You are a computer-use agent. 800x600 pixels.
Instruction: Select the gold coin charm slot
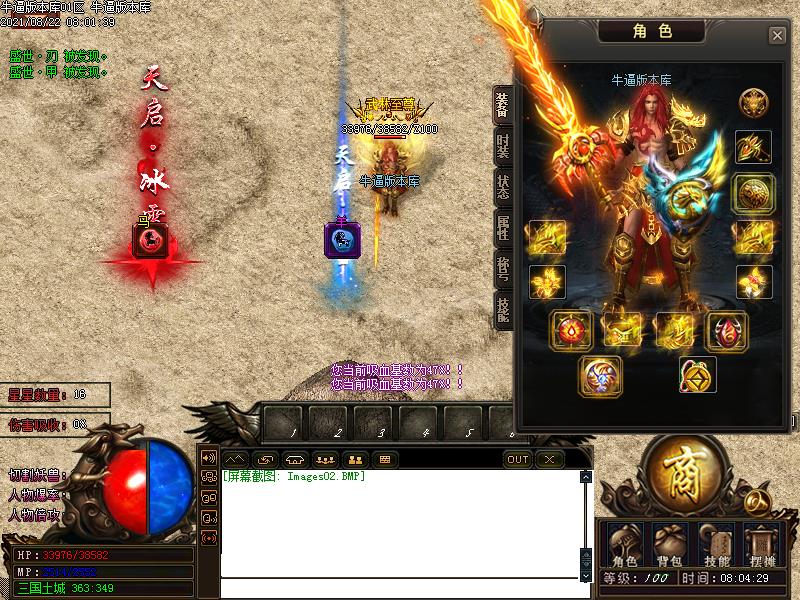(x=697, y=375)
